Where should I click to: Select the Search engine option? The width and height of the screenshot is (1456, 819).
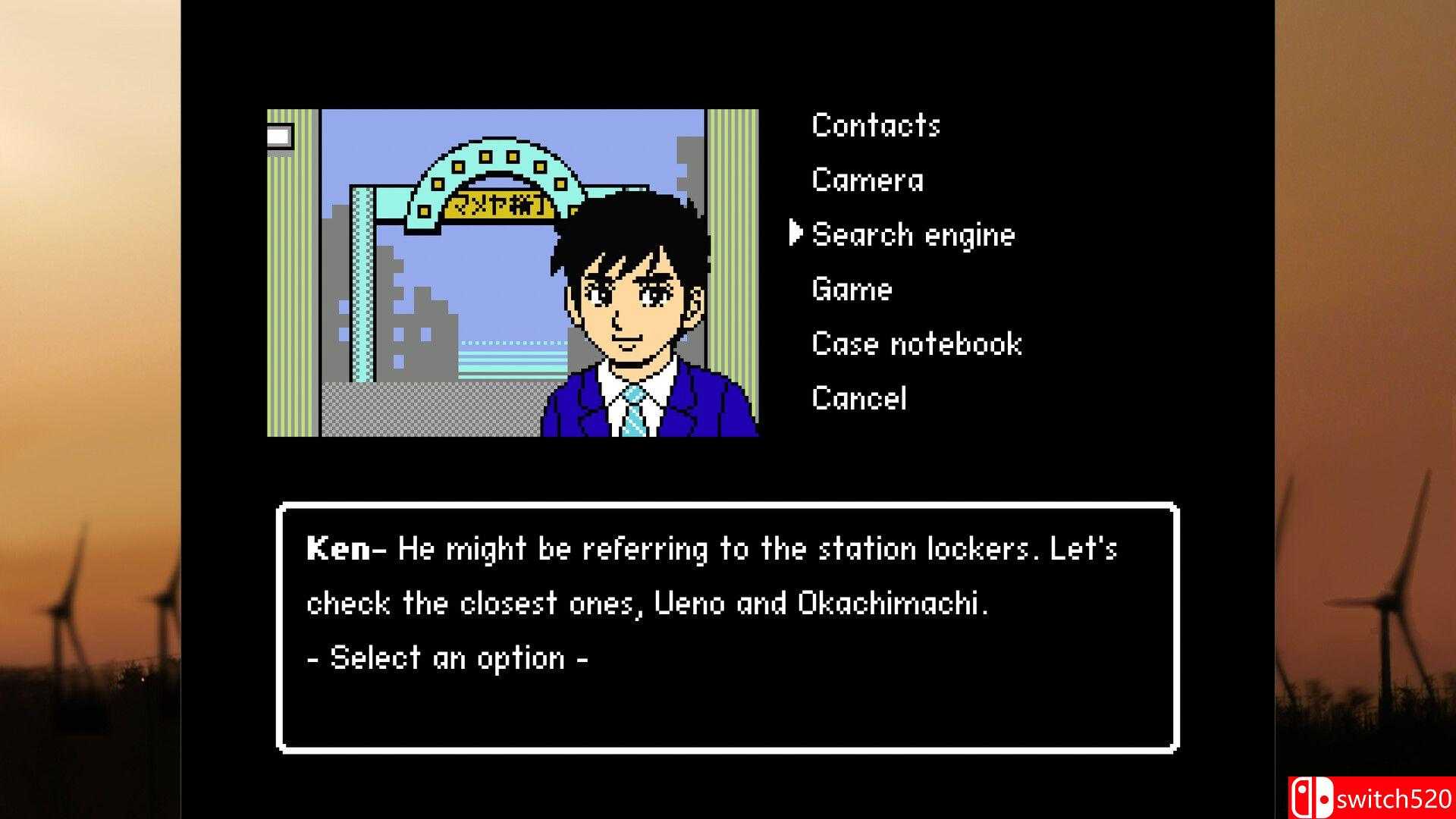coord(913,235)
